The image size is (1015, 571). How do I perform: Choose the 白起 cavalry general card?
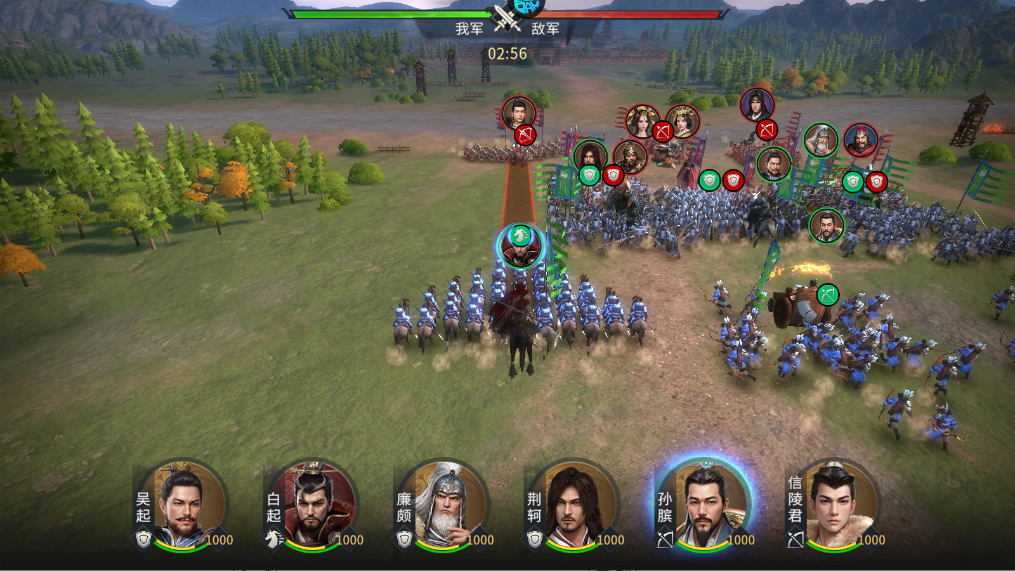(314, 505)
